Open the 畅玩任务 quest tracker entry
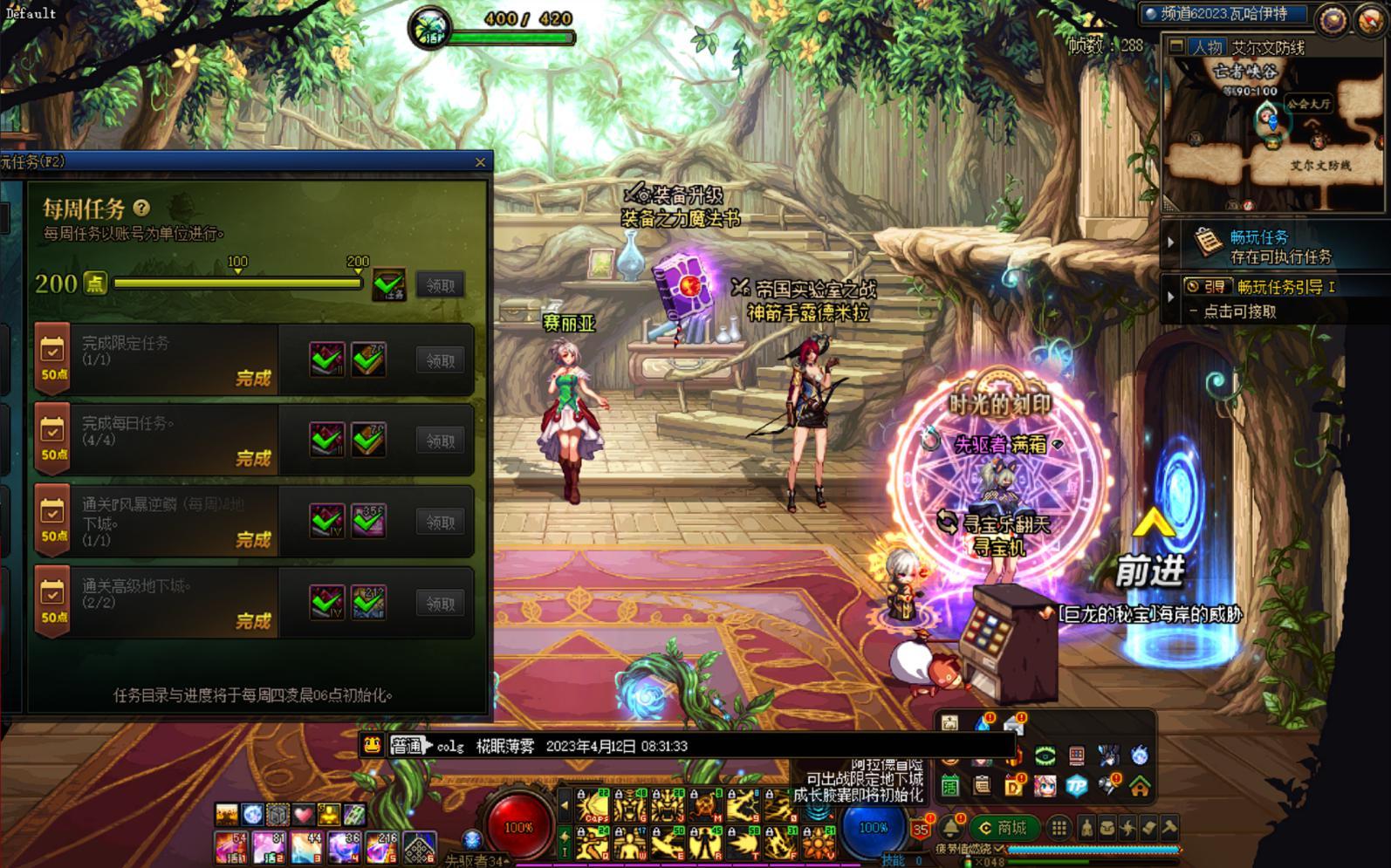This screenshot has height=868, width=1391. (1258, 245)
